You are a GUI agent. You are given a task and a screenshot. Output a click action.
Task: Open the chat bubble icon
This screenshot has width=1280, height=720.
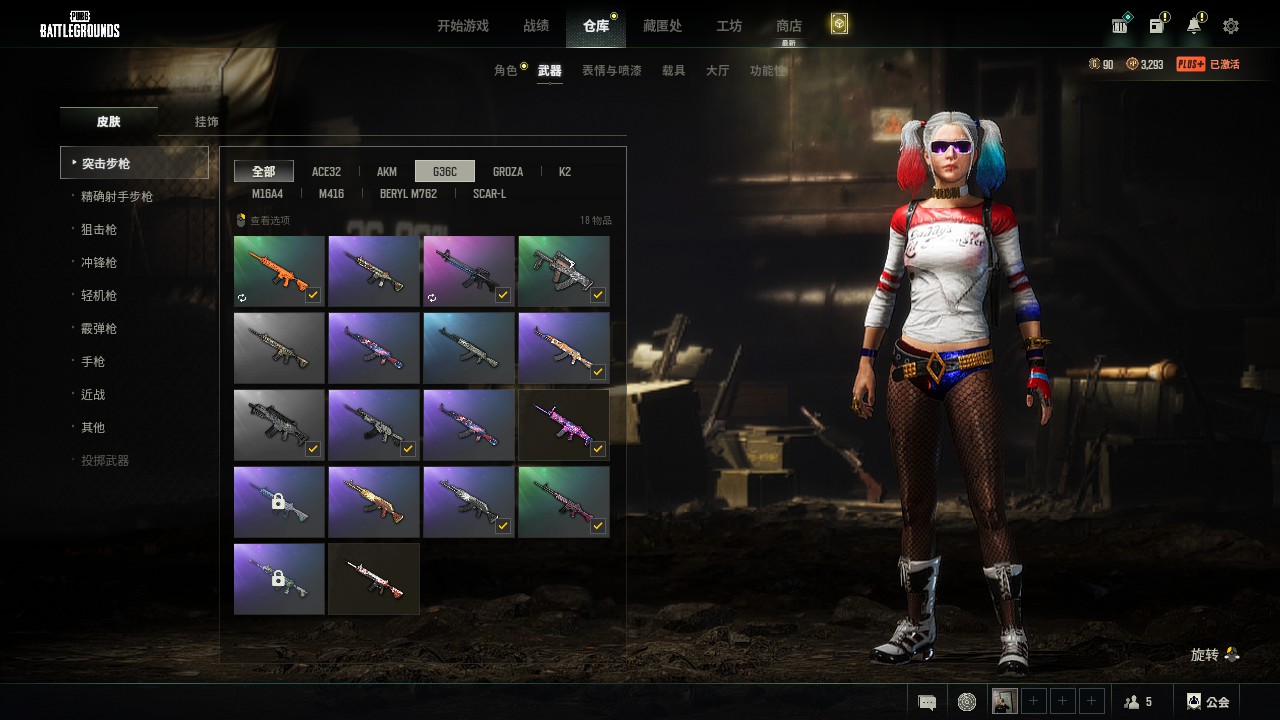coord(927,702)
